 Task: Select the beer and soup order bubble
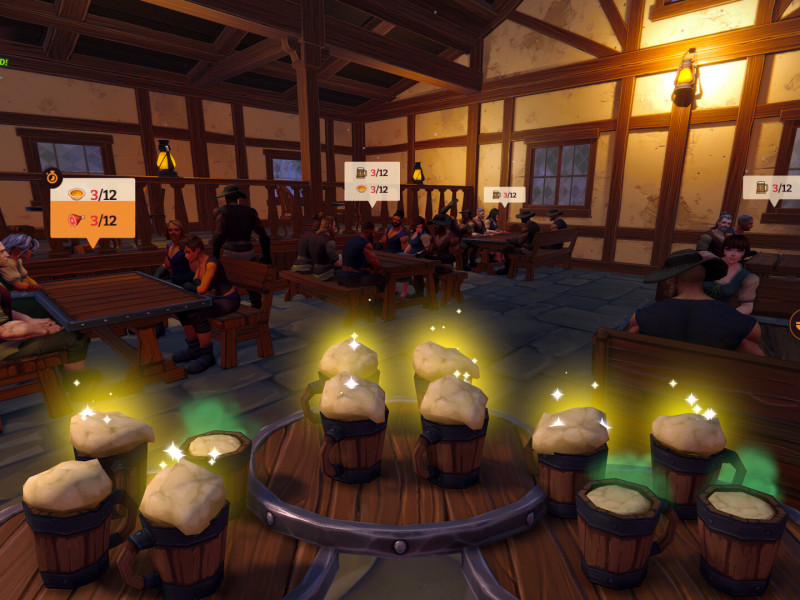[x=372, y=181]
